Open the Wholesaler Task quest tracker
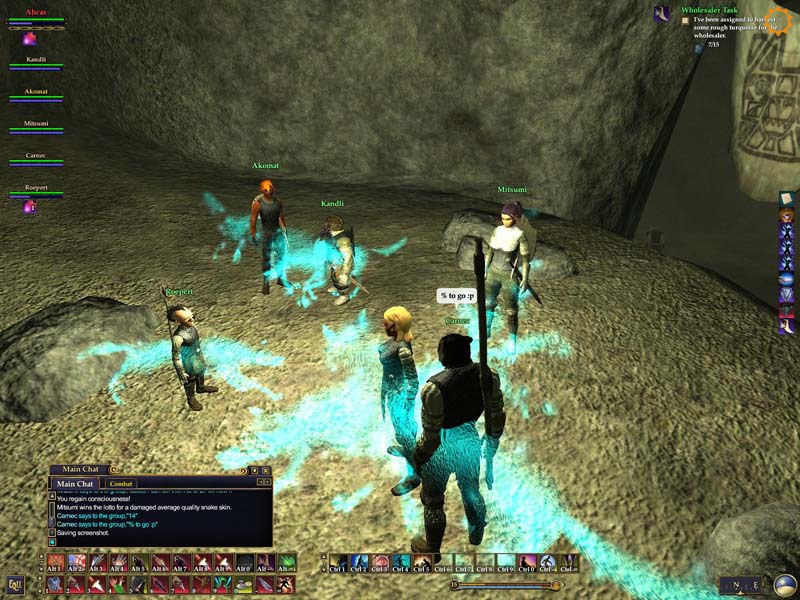The image size is (800, 600). 708,10
